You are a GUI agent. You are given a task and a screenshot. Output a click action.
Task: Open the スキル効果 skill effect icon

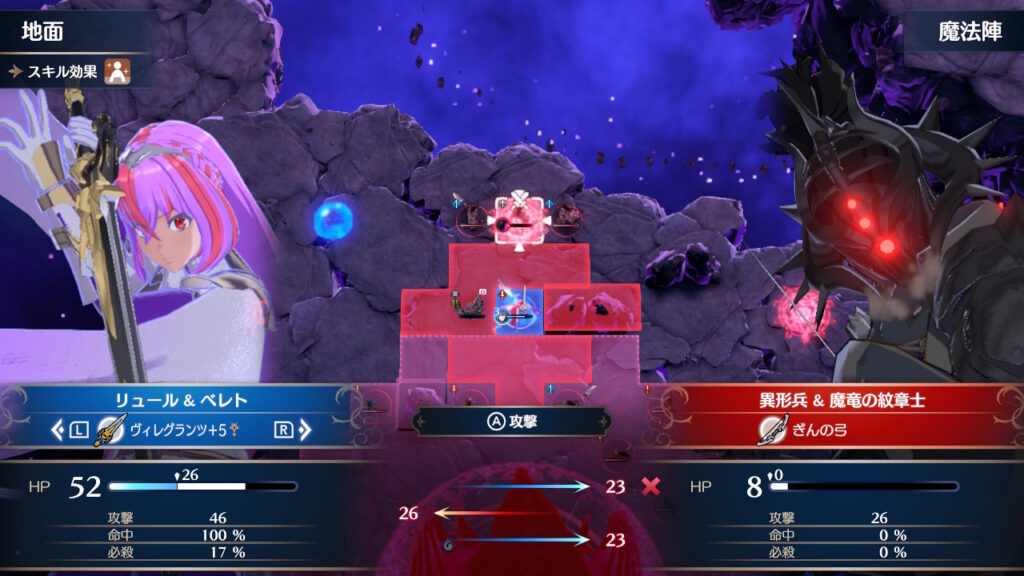coord(118,71)
